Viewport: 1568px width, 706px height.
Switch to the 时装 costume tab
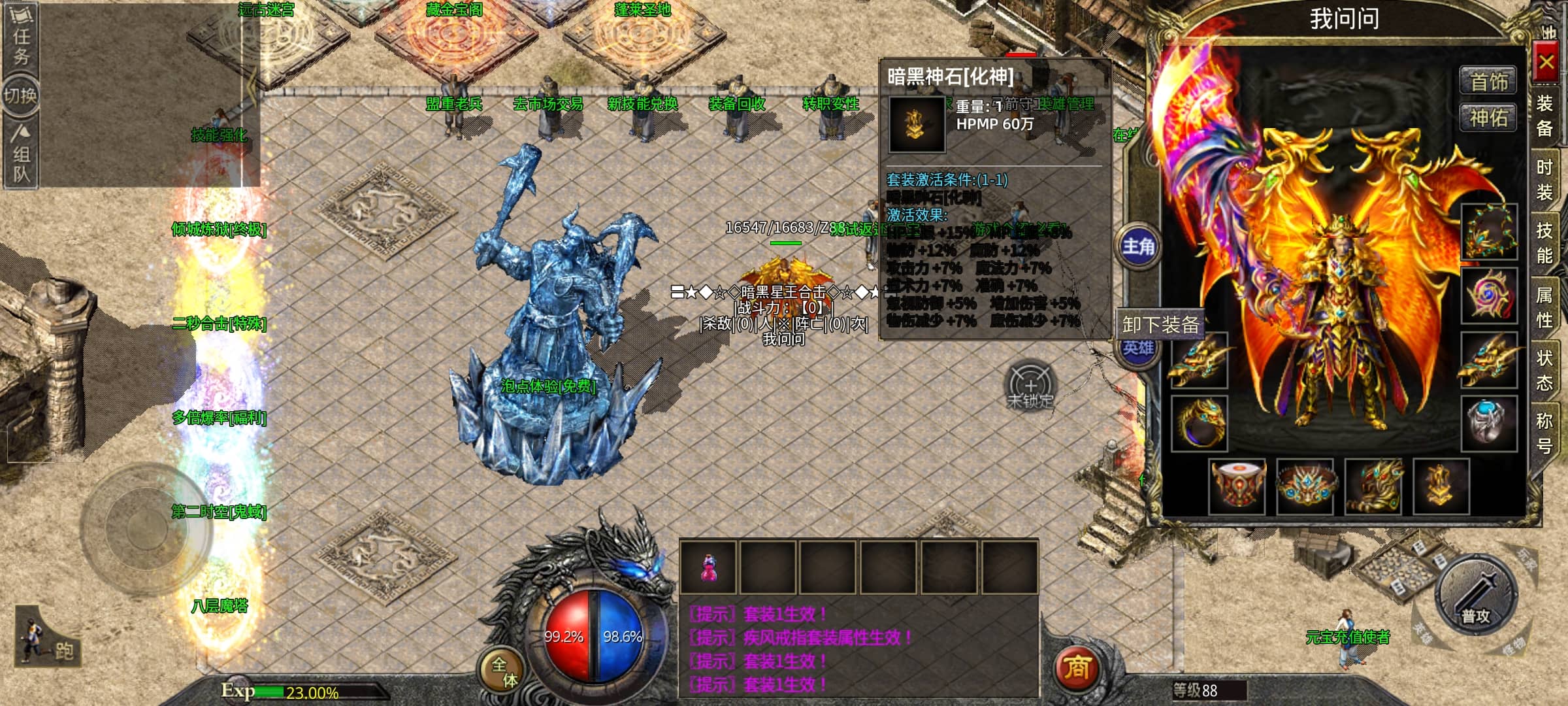point(1544,180)
